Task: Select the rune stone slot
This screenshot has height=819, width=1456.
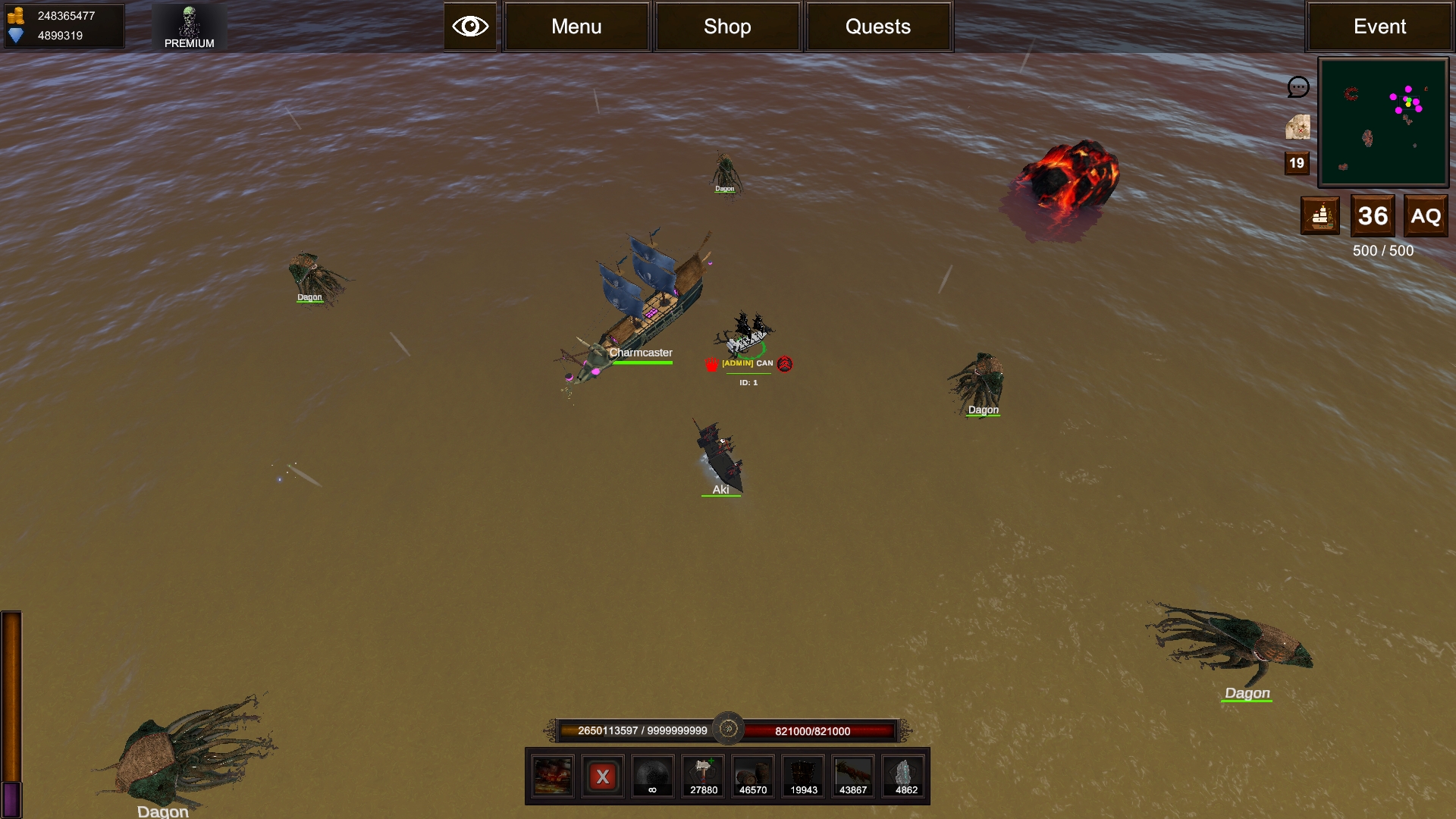Action: [905, 777]
